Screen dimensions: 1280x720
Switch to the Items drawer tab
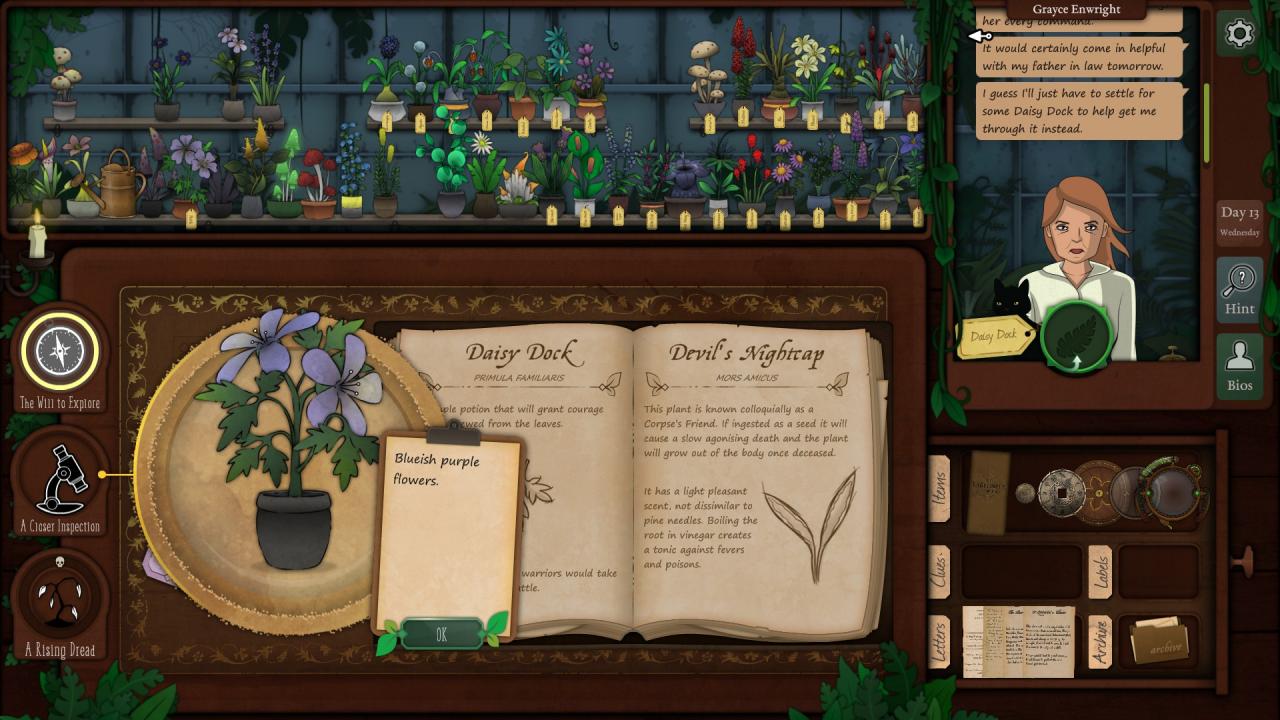(x=939, y=489)
